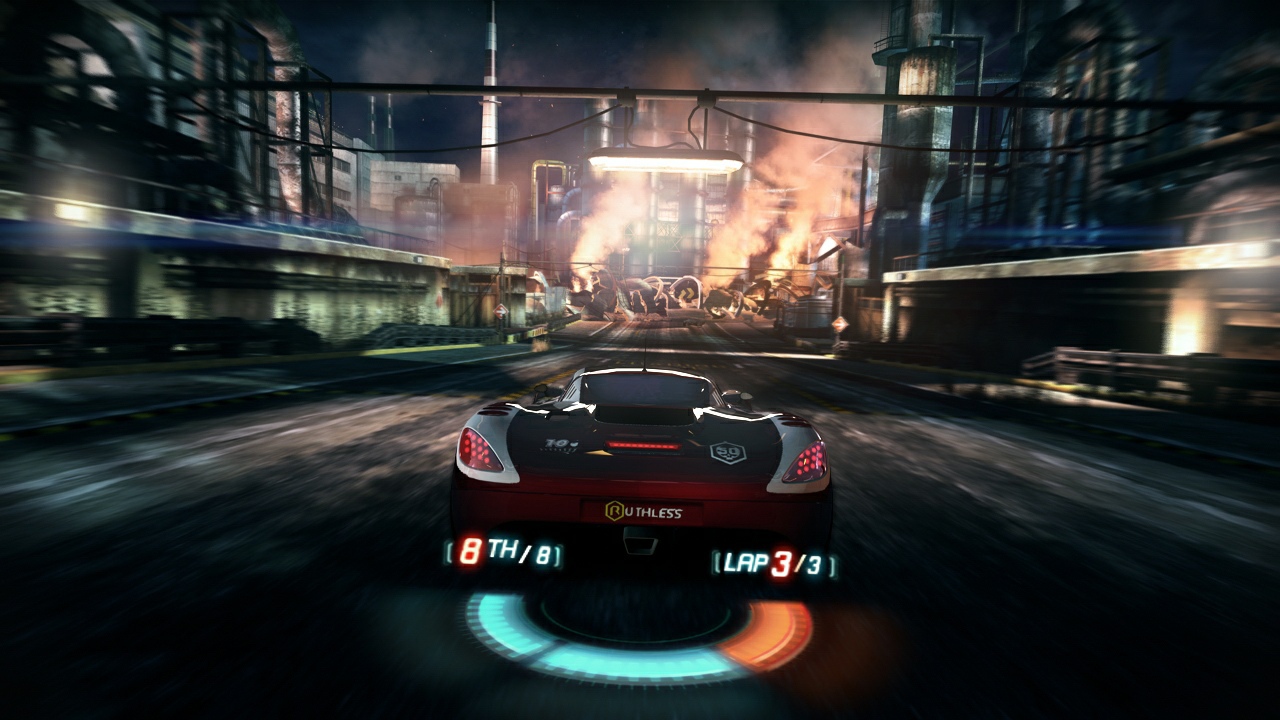Toggle the left red taillight cluster
The height and width of the screenshot is (720, 1280).
coord(478,452)
